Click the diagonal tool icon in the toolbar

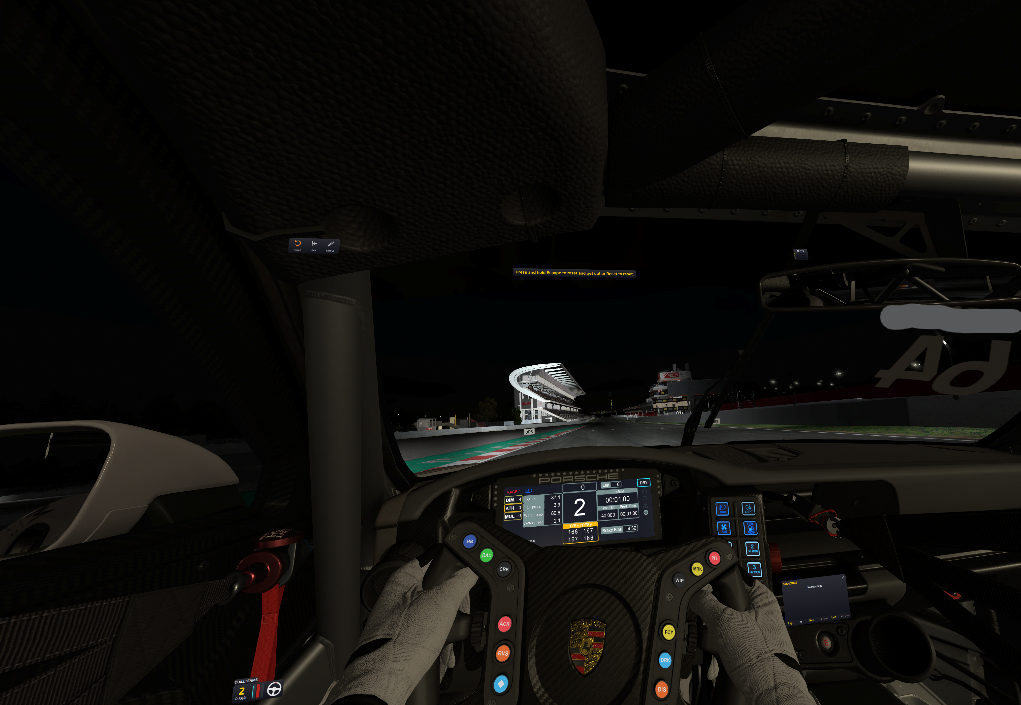click(x=330, y=244)
